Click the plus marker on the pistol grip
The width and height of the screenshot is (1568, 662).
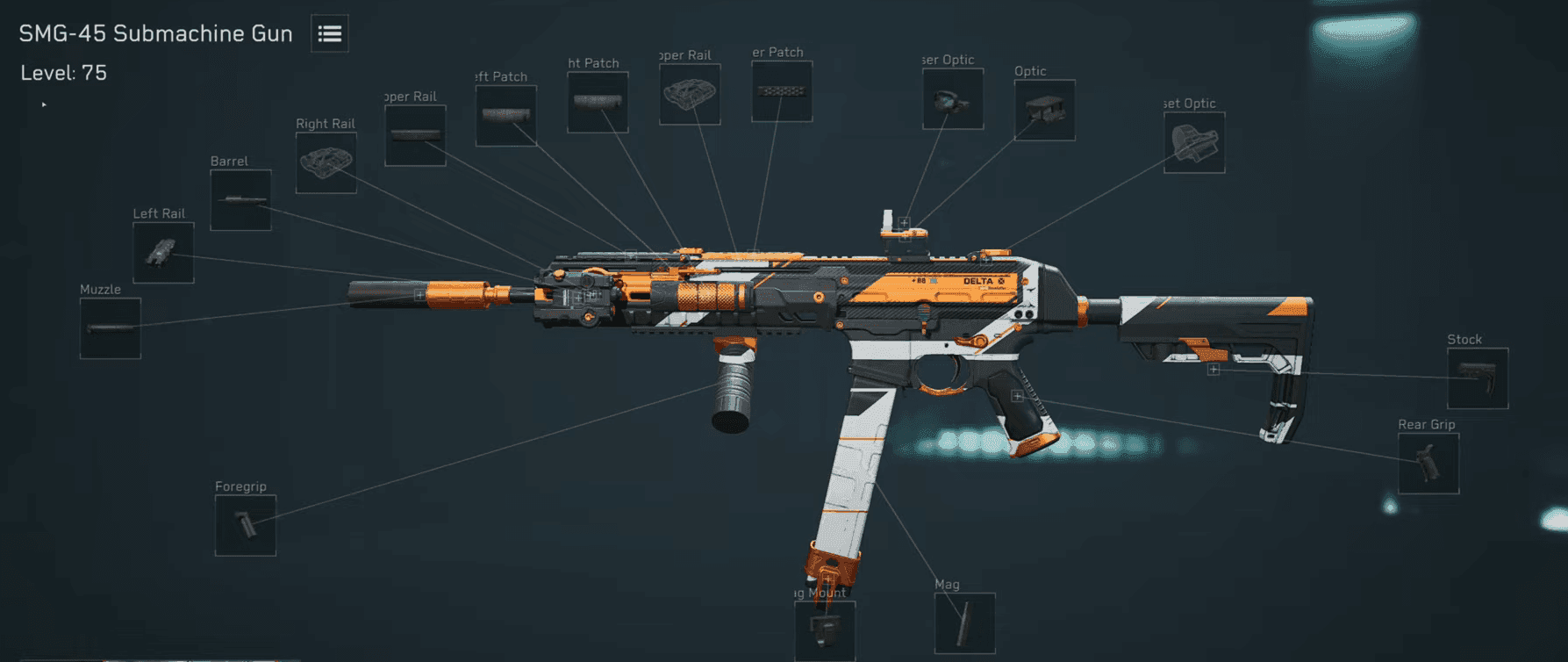1016,395
